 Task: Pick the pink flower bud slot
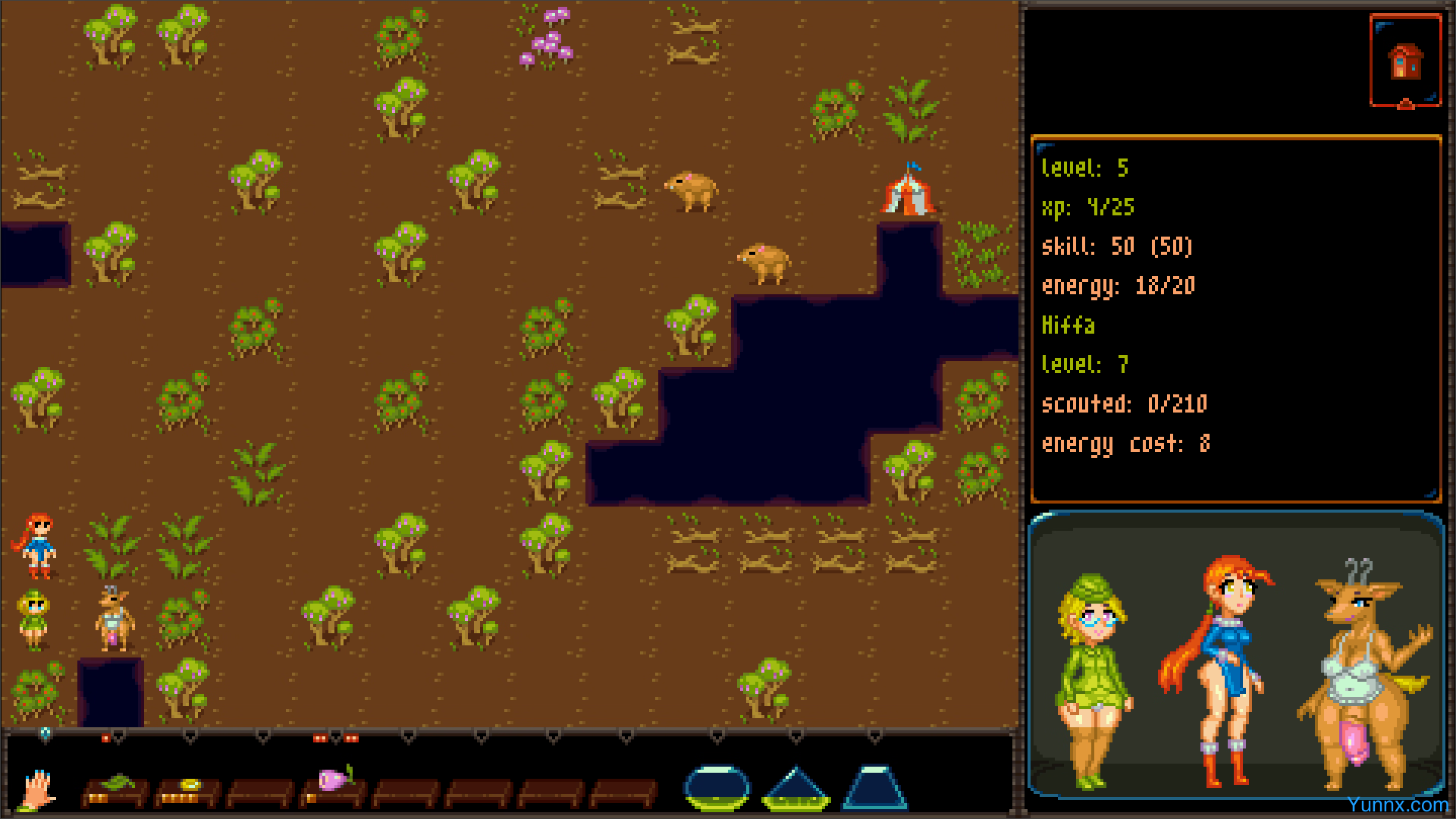coord(334,785)
